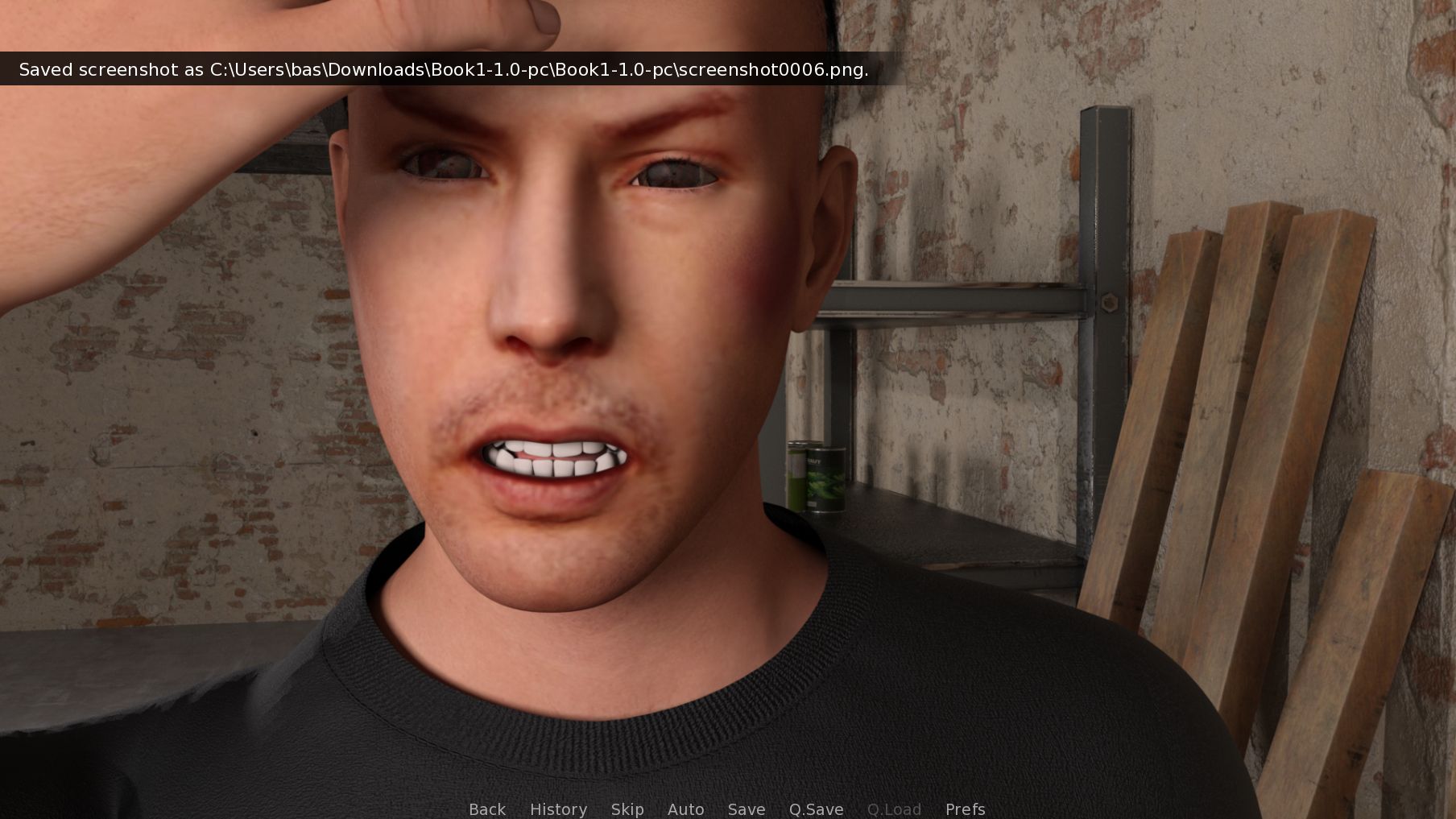Enable Skip mode to fast-forward text
This screenshot has height=819, width=1456.
[x=627, y=809]
